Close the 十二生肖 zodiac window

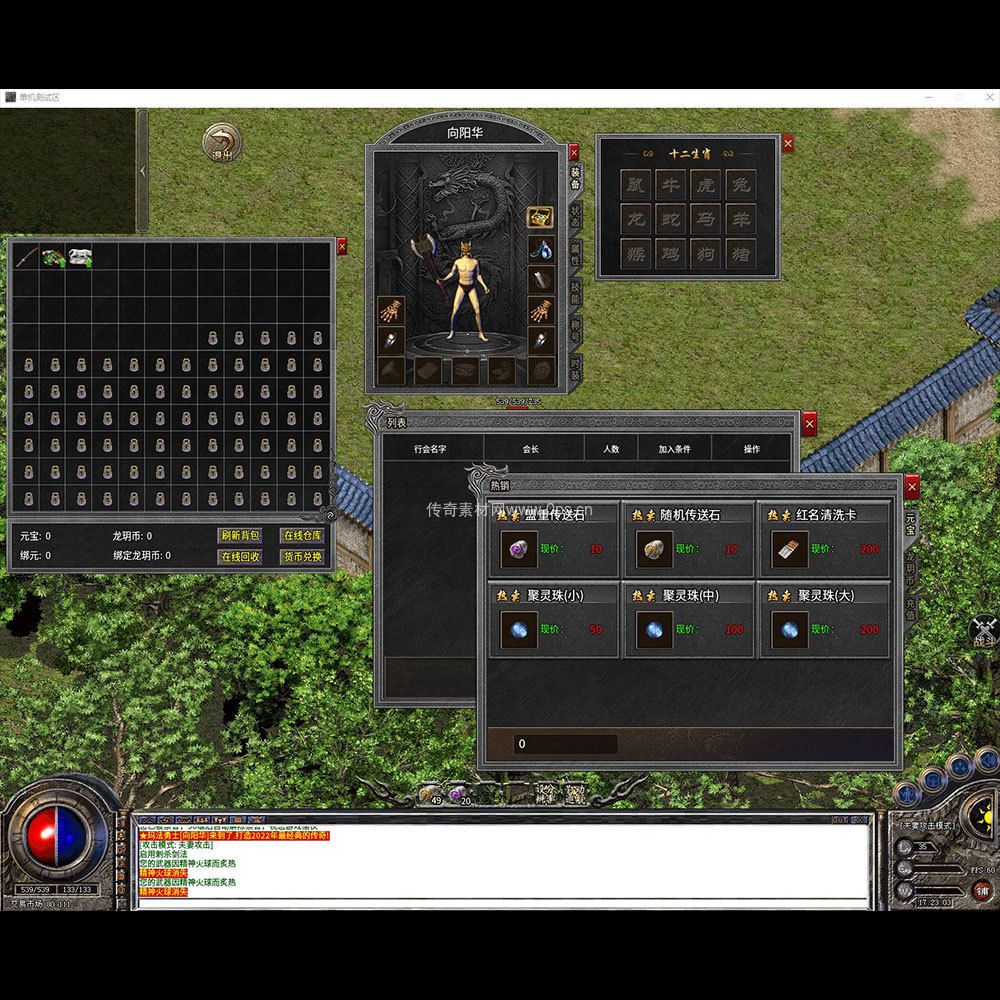pyautogui.click(x=788, y=144)
